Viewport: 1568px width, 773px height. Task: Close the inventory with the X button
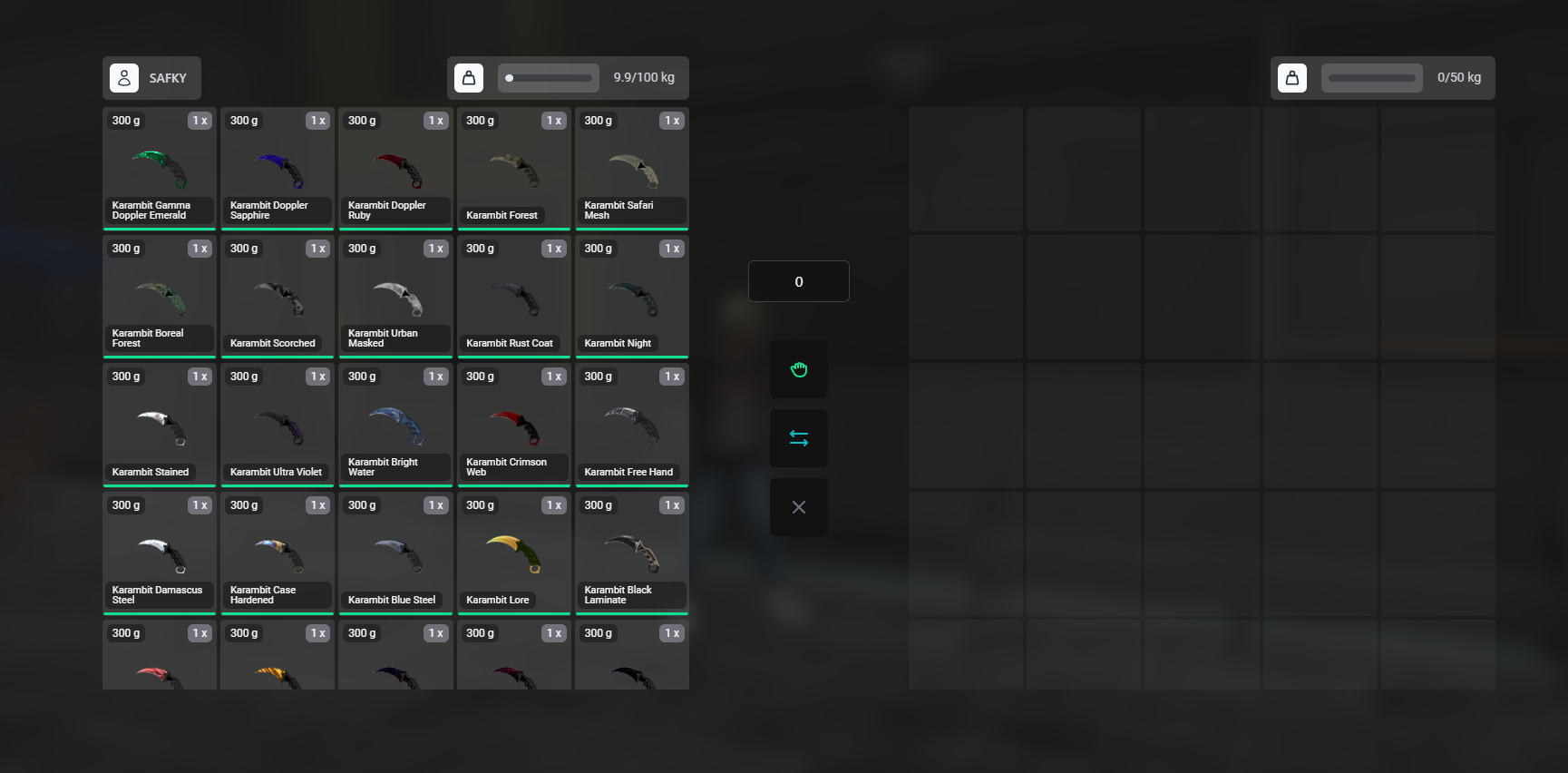pos(798,507)
